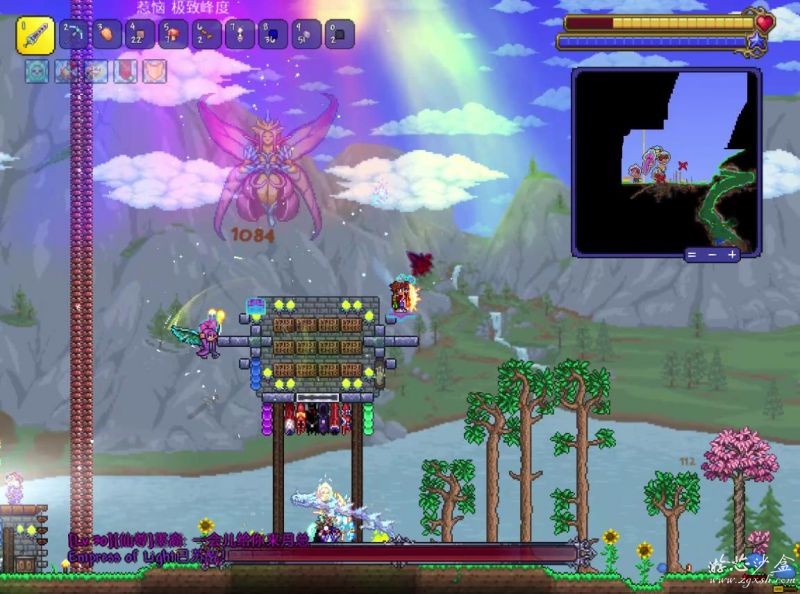Reset minimap zoom with the equals button
This screenshot has height=594, width=800.
[692, 255]
